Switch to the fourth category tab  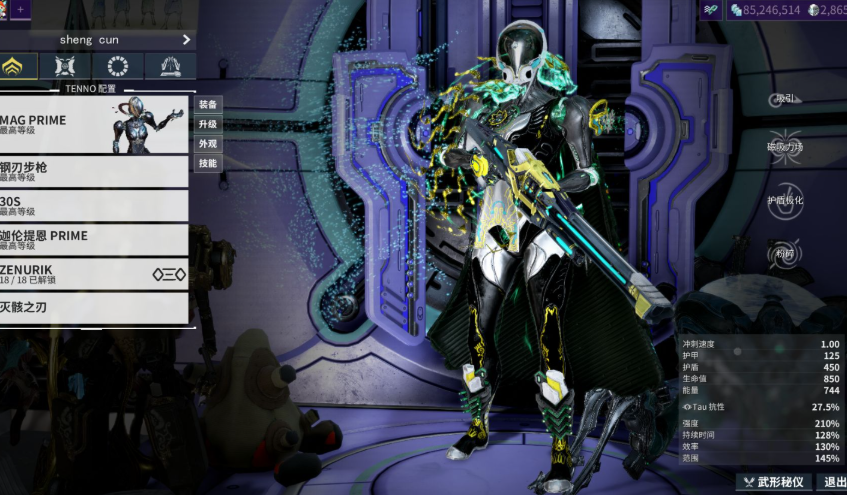(170, 67)
